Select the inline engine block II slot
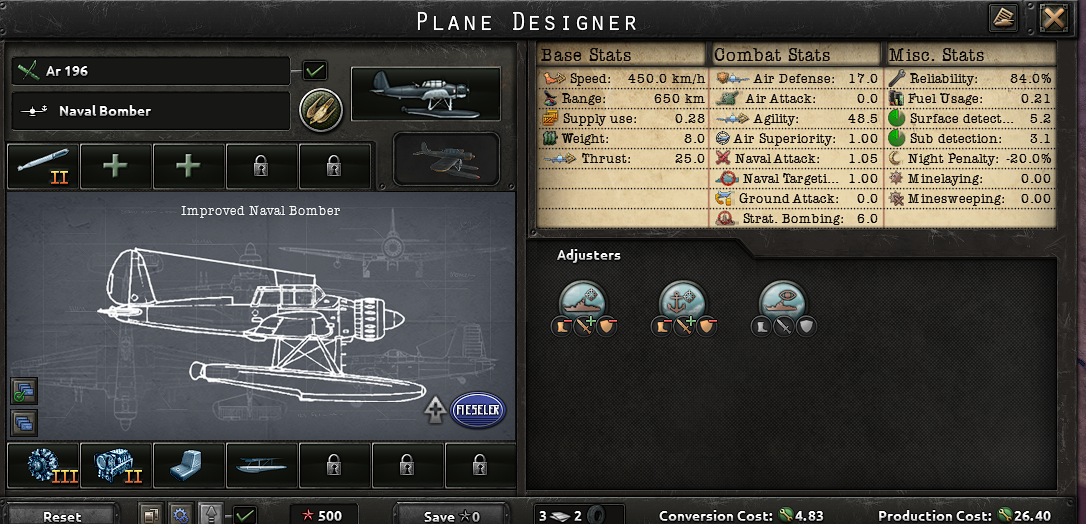 click(x=115, y=465)
